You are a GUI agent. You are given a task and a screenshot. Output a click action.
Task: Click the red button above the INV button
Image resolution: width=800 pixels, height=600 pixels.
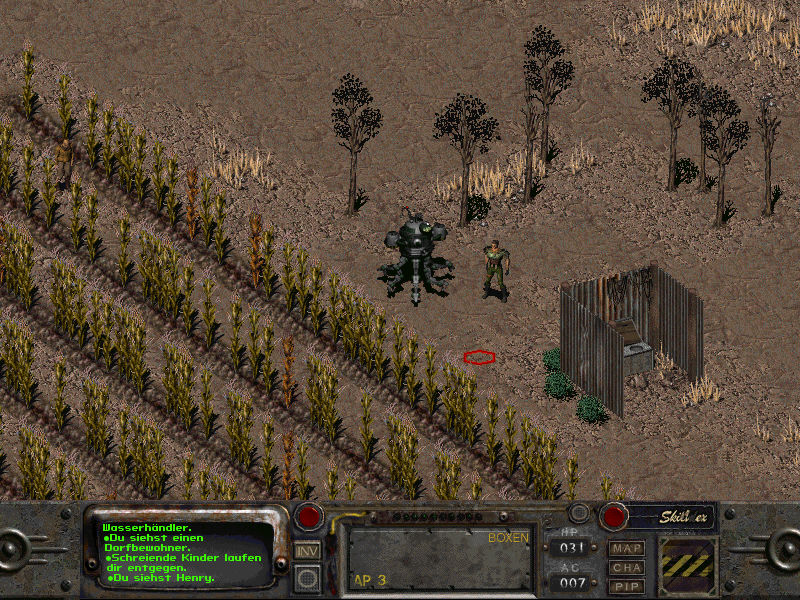(308, 517)
